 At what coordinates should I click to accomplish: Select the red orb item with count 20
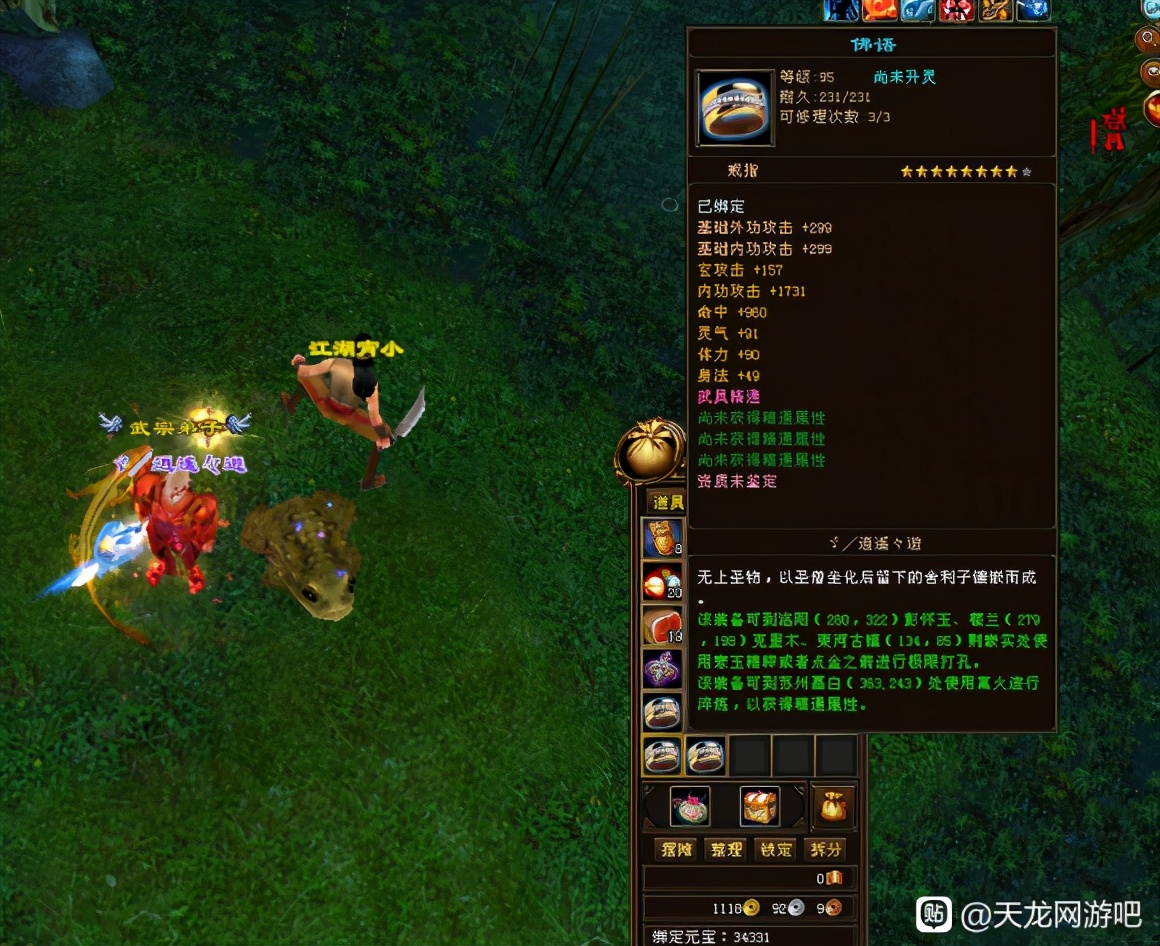pyautogui.click(x=662, y=581)
